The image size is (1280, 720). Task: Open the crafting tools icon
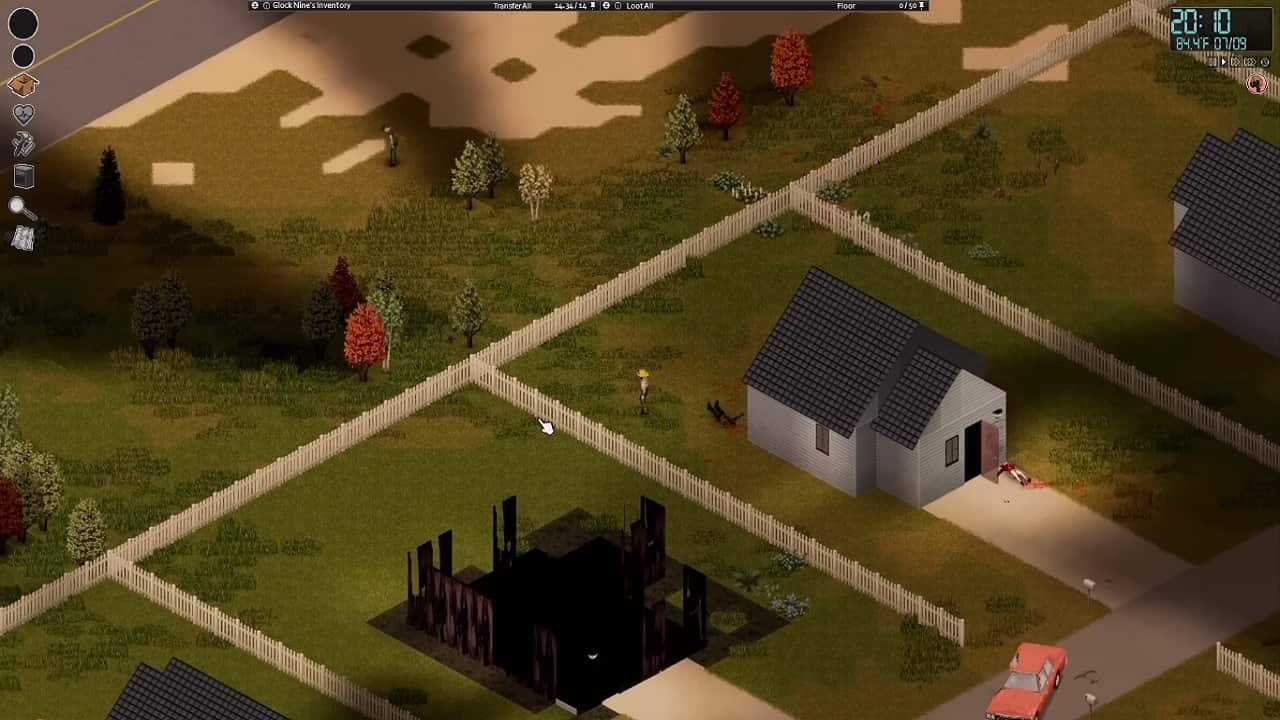pyautogui.click(x=22, y=144)
